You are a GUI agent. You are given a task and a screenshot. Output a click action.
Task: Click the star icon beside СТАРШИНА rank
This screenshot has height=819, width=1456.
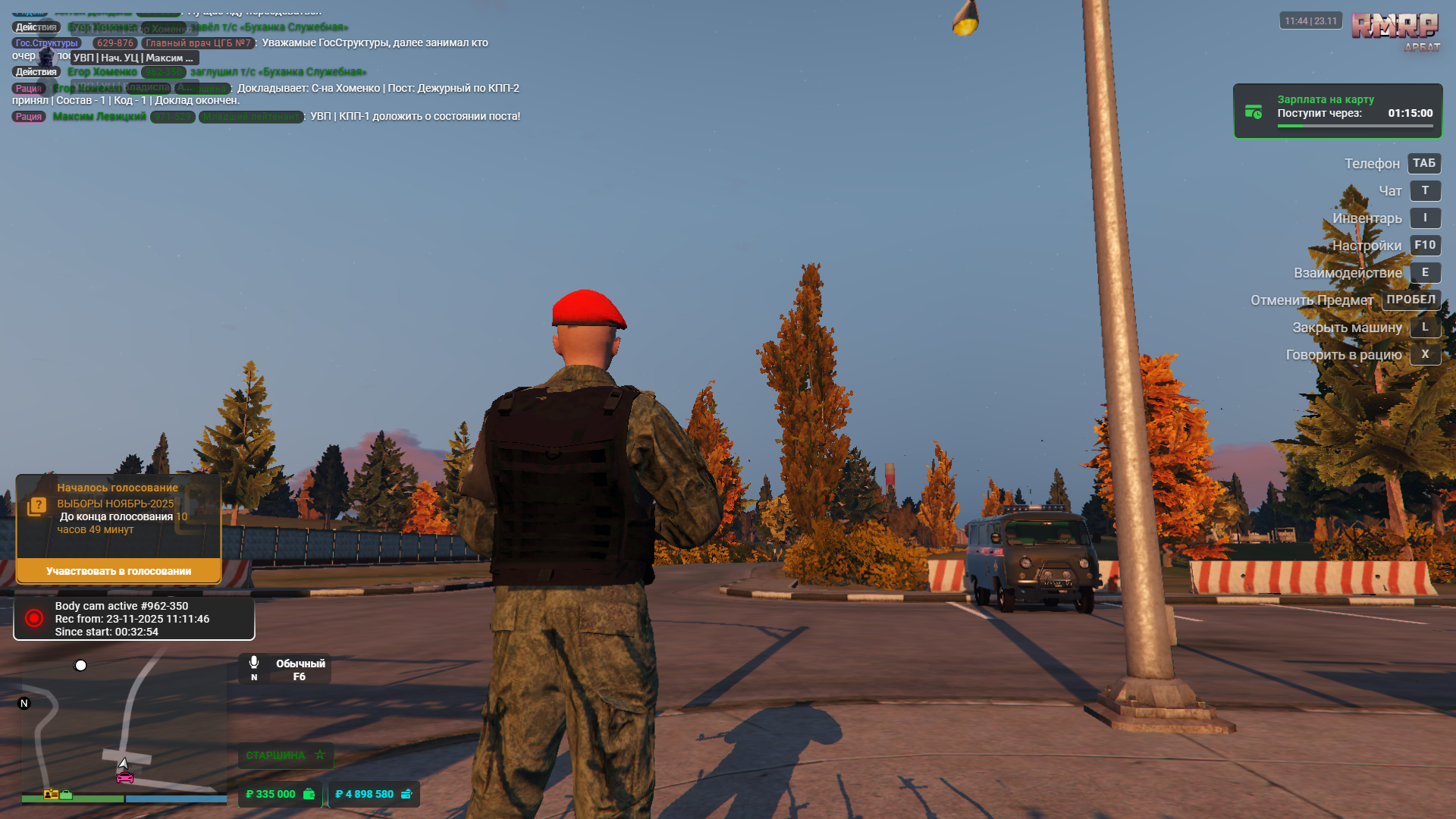coord(319,755)
